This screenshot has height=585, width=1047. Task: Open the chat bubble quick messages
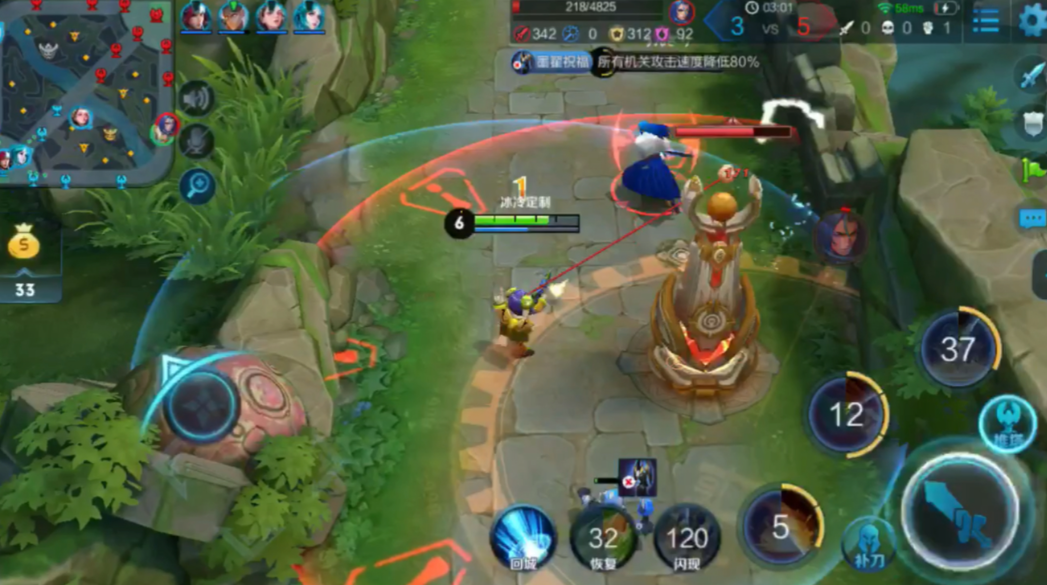1033,219
